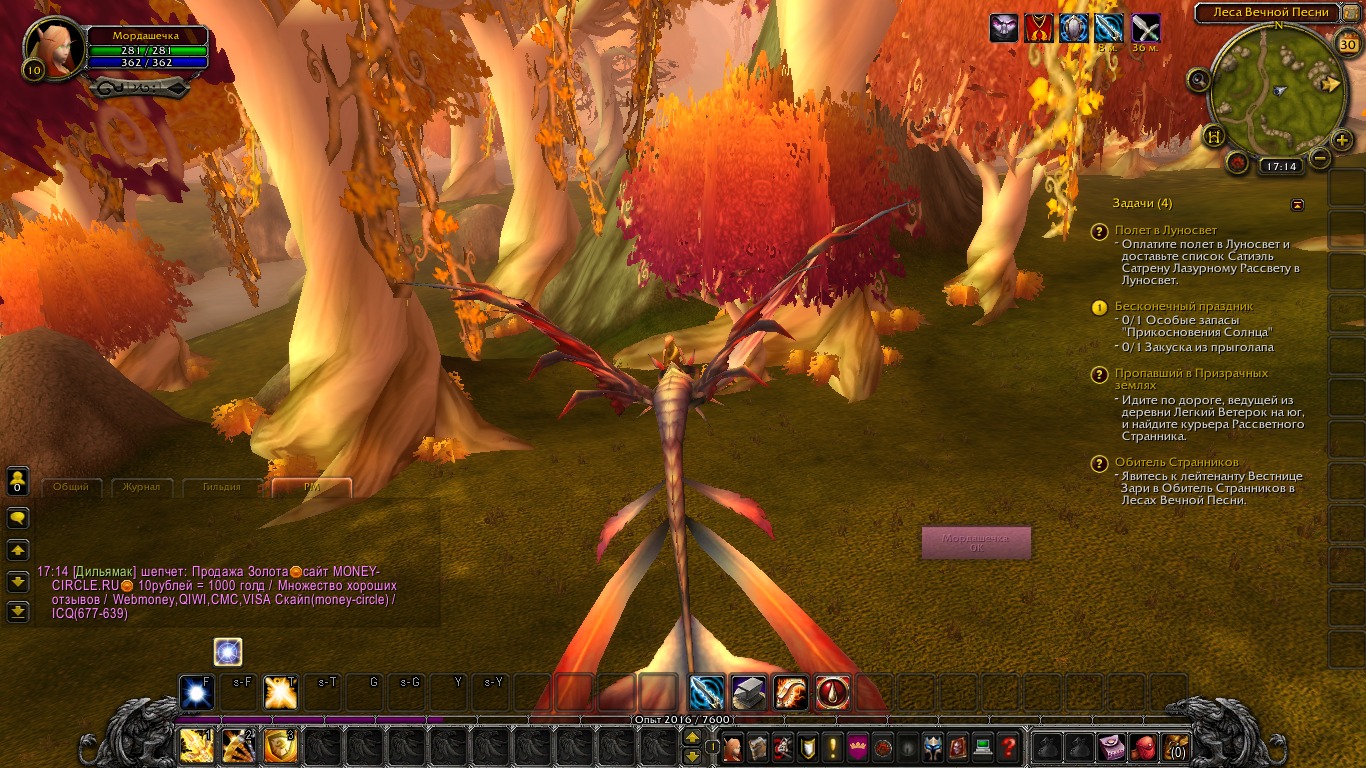
Task: Open the red question mark help button
Action: click(x=1009, y=747)
